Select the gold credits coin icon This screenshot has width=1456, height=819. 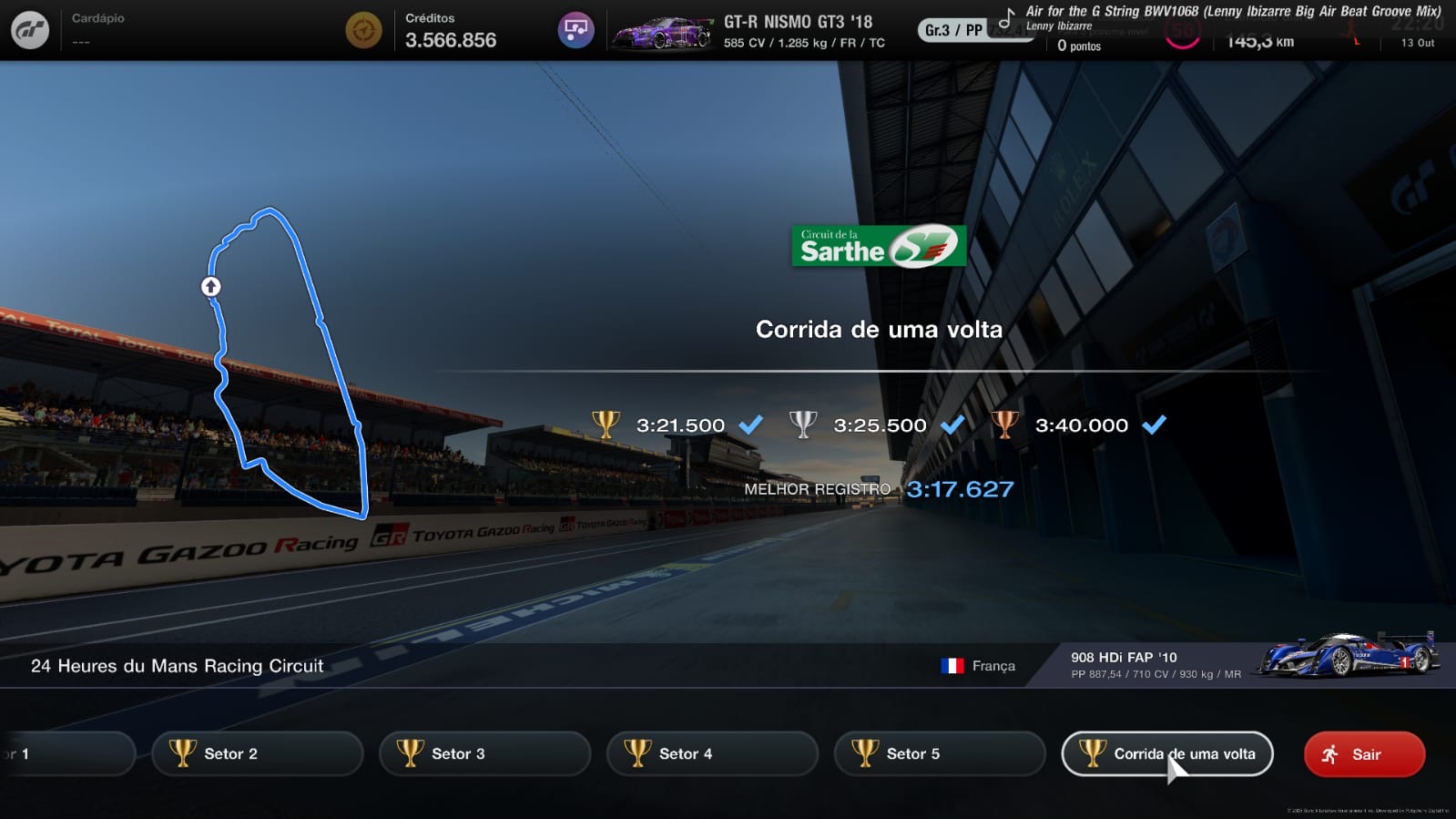coord(363,29)
